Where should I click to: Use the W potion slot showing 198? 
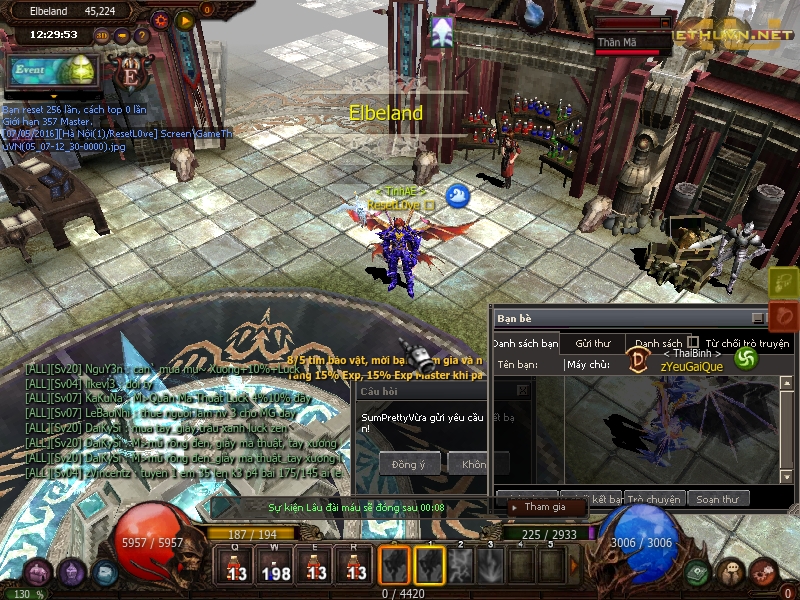pos(276,566)
